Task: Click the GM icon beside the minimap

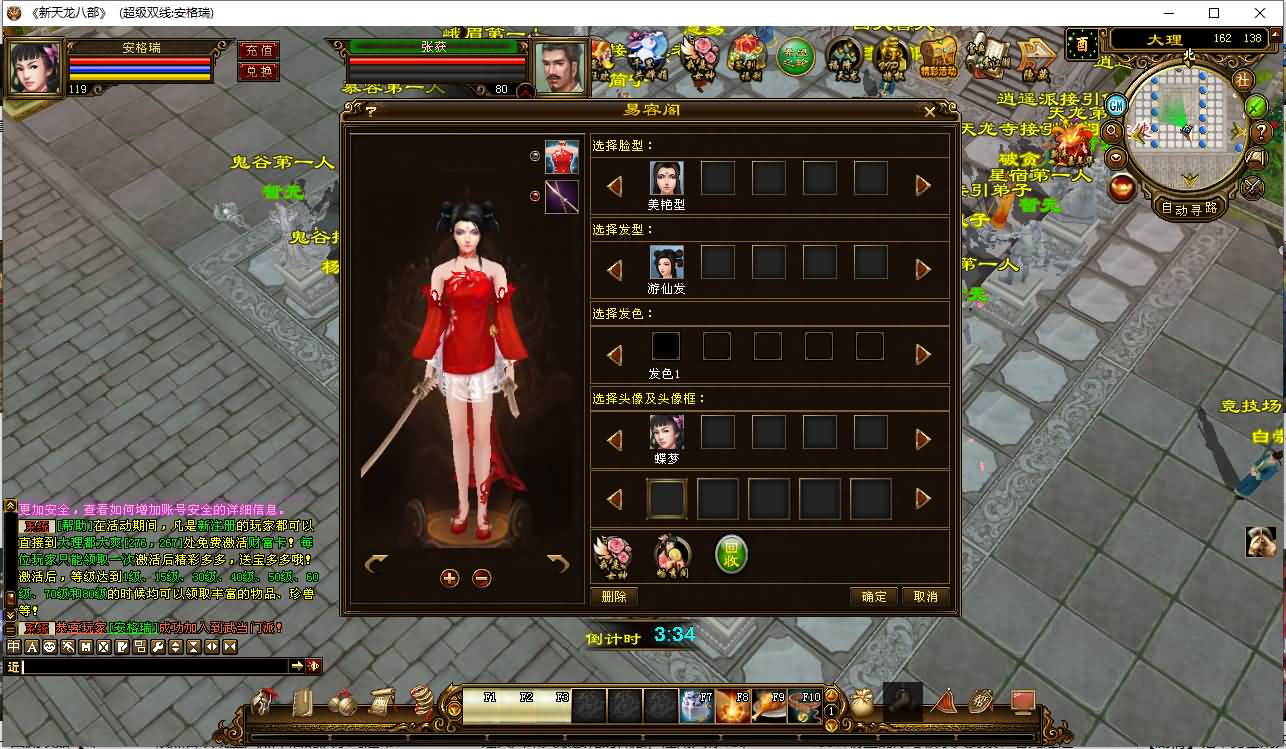Action: 1116,106
